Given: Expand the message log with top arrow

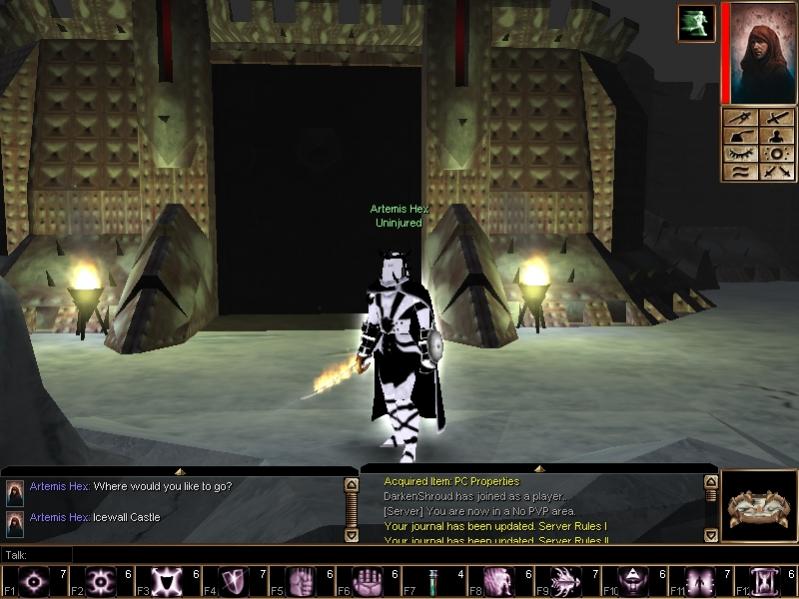Looking at the screenshot, I should pos(538,468).
